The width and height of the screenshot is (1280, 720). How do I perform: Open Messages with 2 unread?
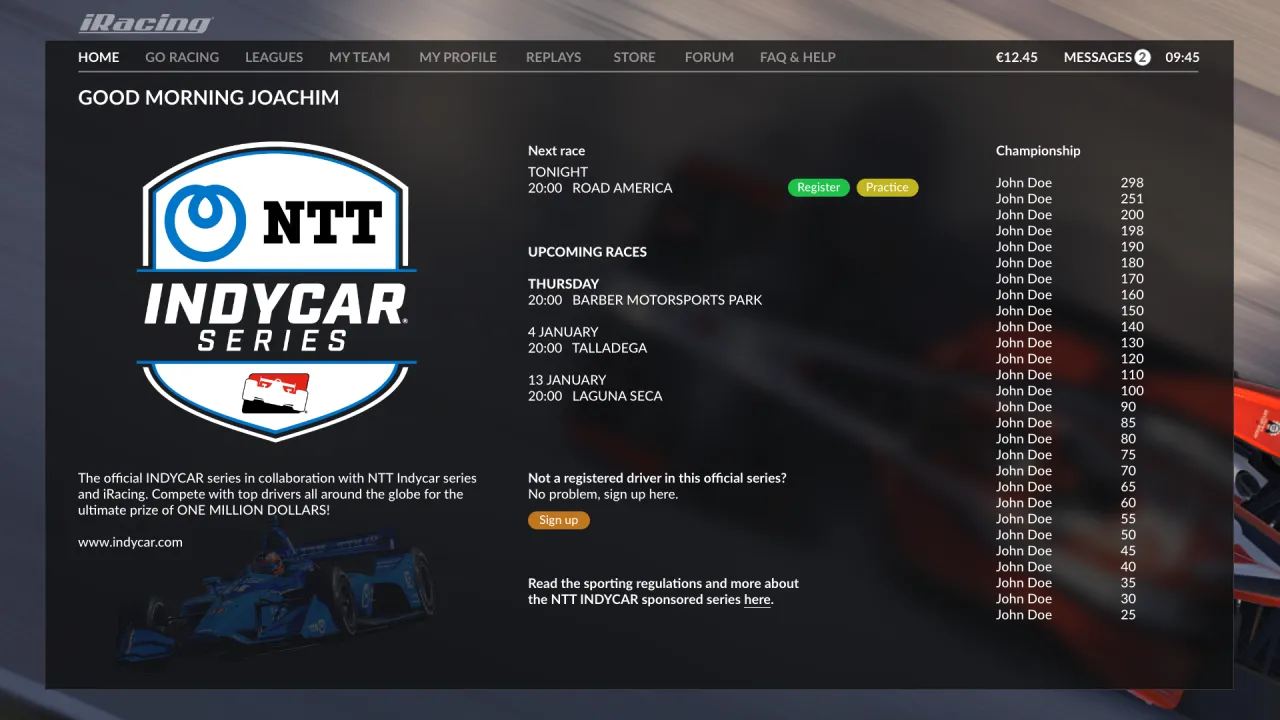1106,57
